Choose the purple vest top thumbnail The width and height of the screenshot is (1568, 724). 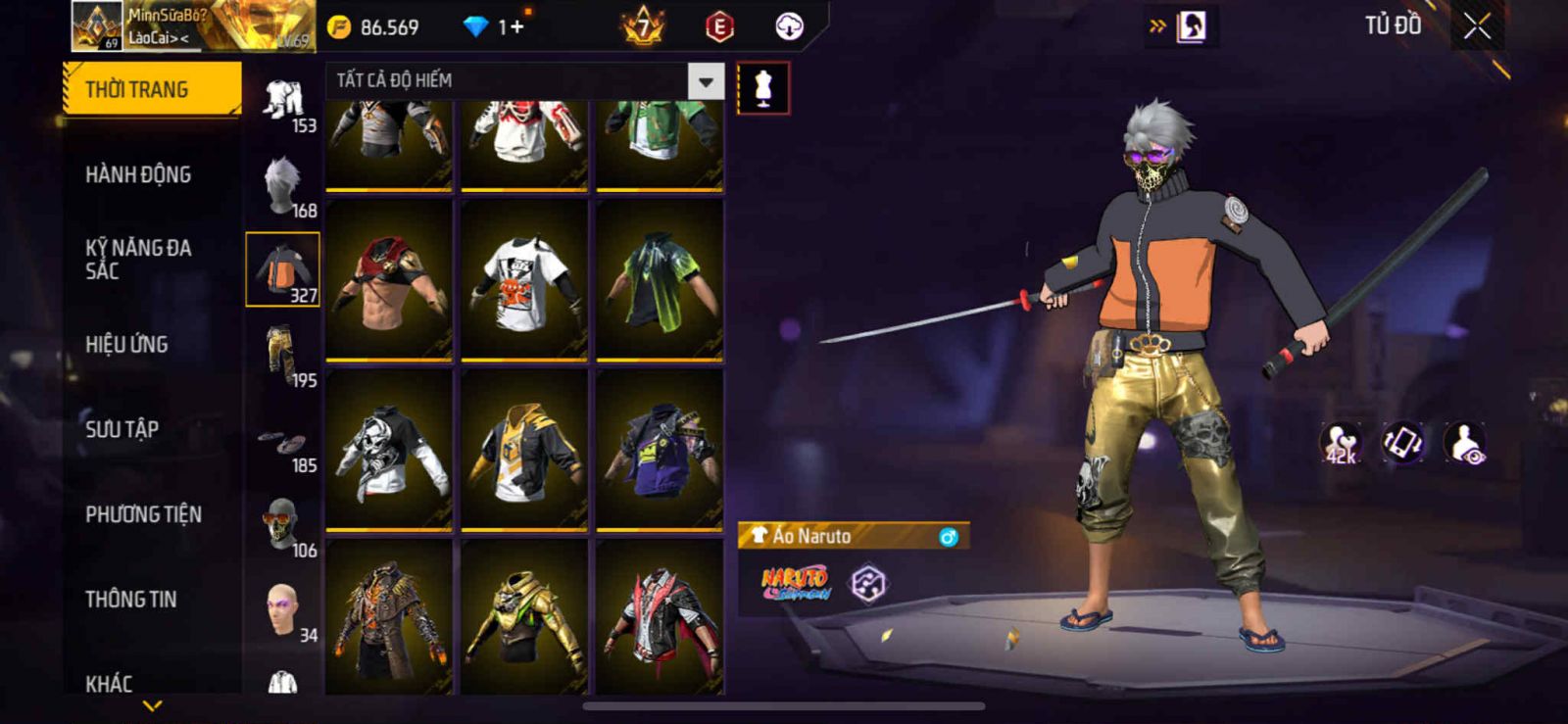point(660,451)
